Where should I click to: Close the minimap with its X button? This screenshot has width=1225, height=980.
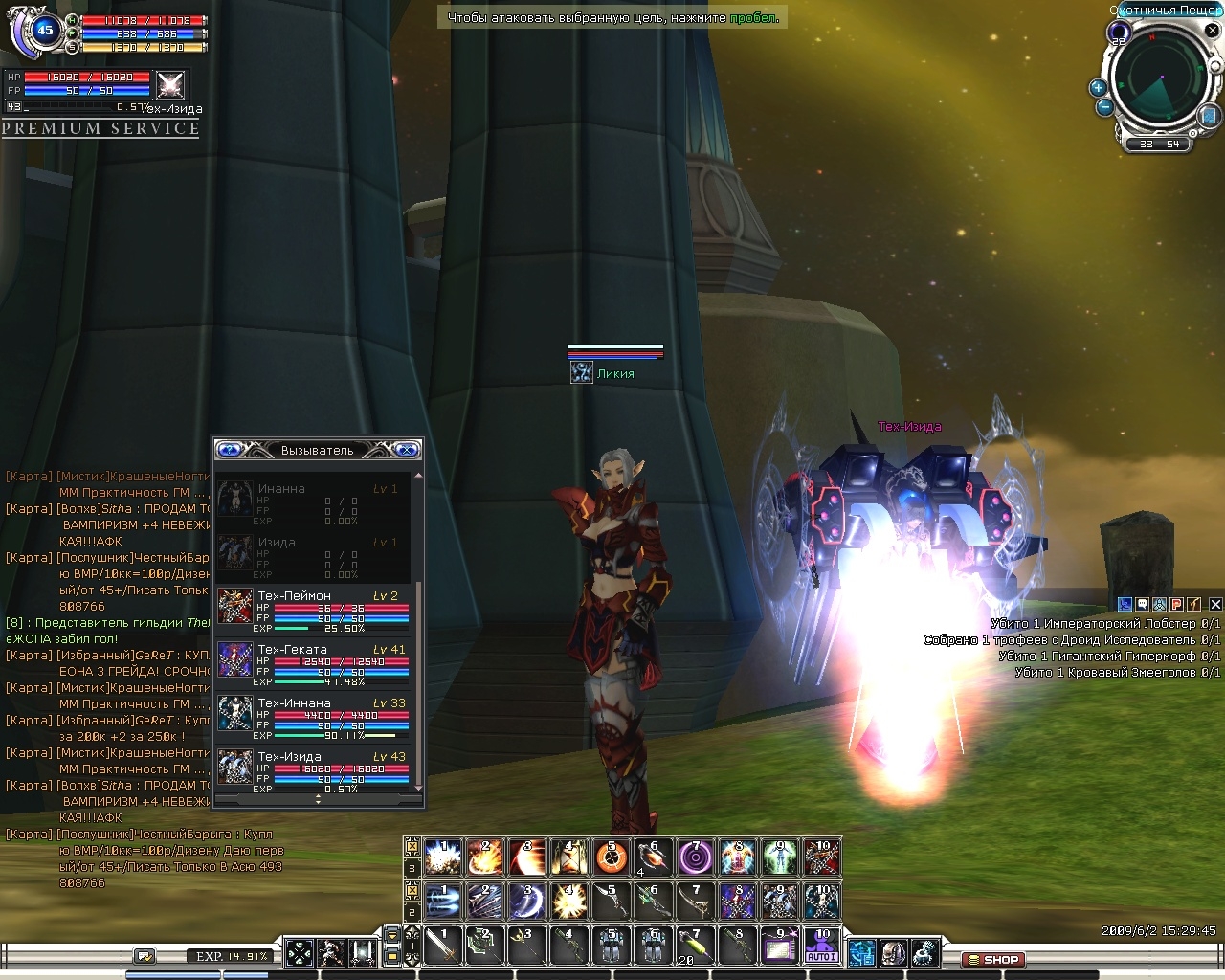point(1212,31)
